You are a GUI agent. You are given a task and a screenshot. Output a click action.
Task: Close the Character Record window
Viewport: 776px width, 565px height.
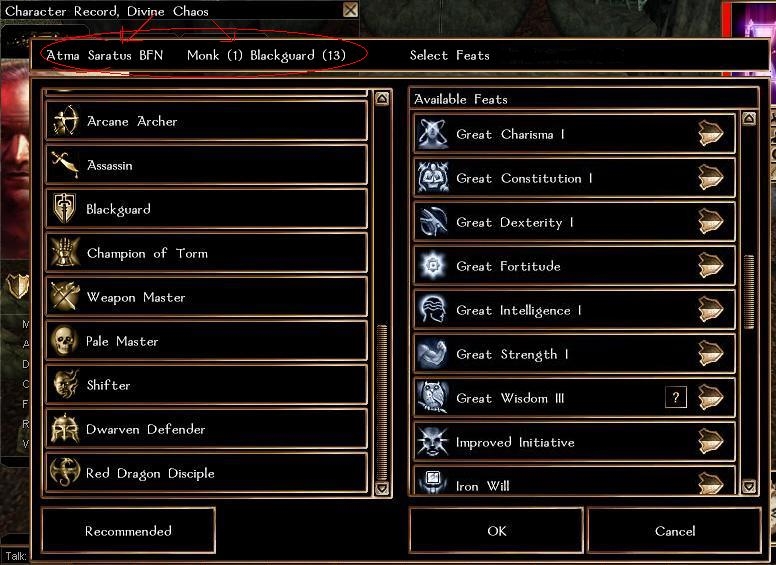pyautogui.click(x=350, y=10)
